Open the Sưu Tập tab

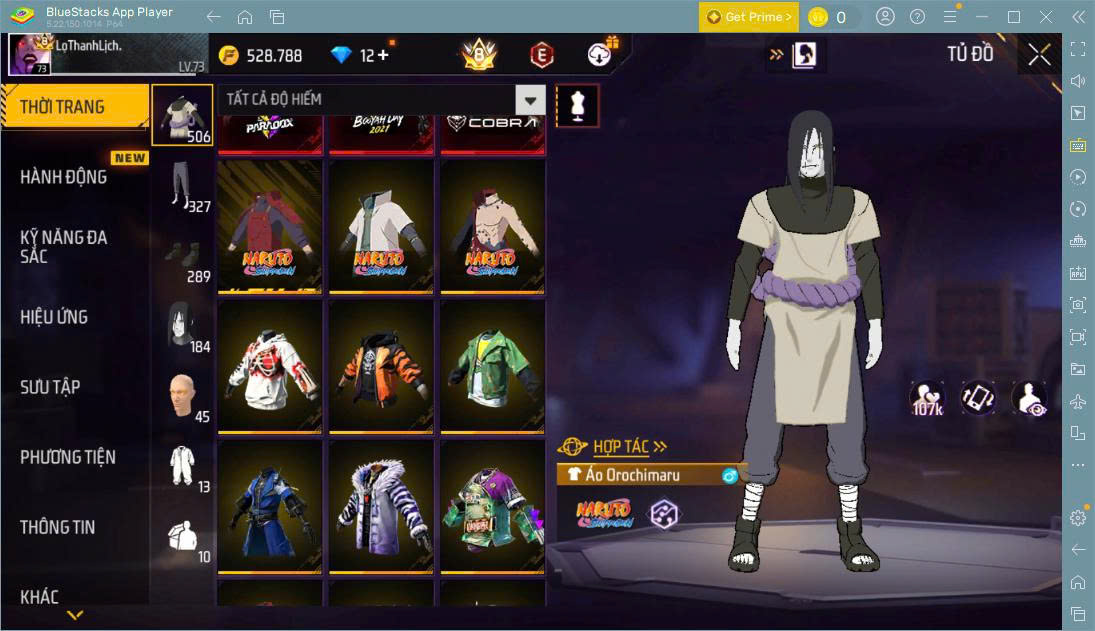coord(50,387)
